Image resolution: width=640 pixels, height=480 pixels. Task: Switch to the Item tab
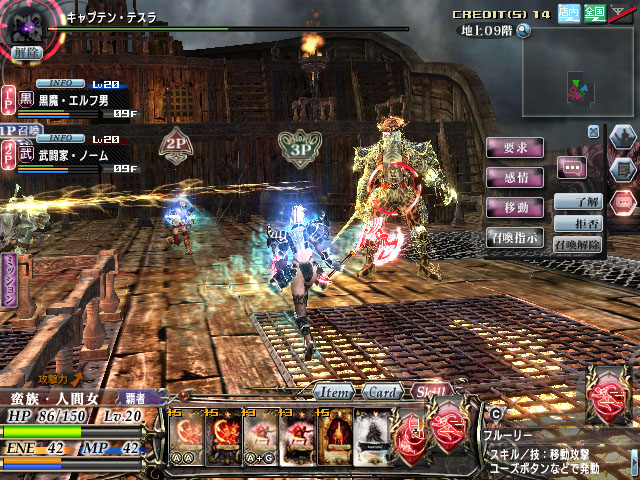tap(333, 391)
